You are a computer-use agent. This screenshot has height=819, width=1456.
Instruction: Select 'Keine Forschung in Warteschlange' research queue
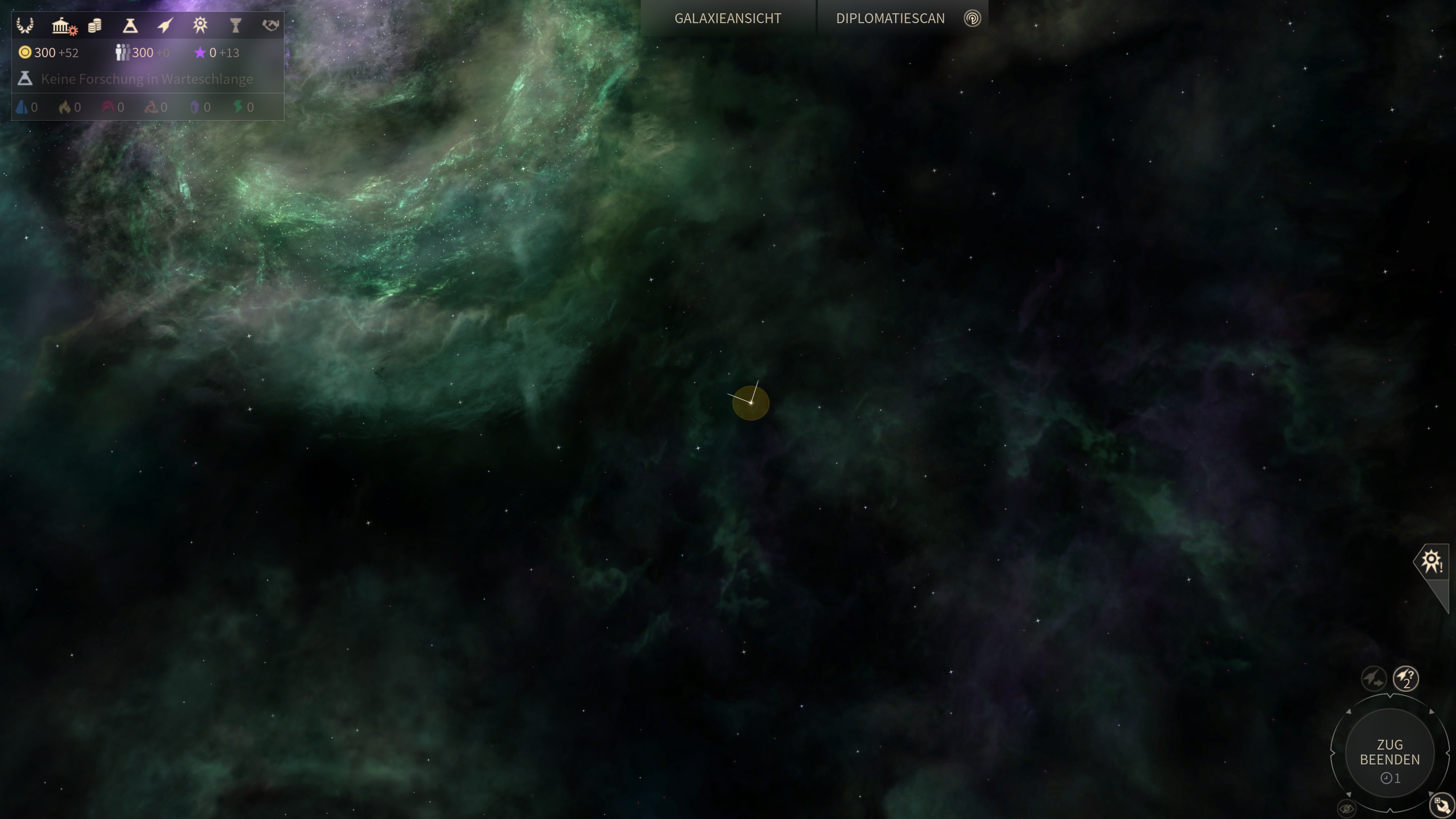147,79
